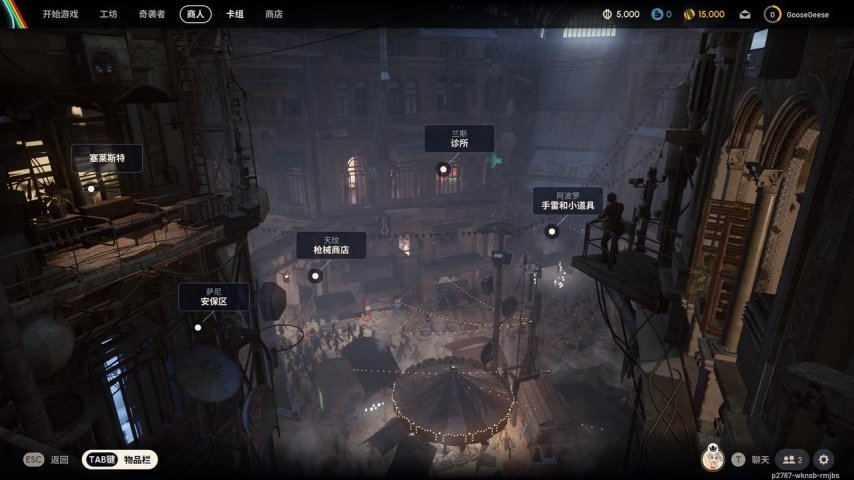Open the mail envelope icon
The image size is (854, 480).
click(745, 15)
